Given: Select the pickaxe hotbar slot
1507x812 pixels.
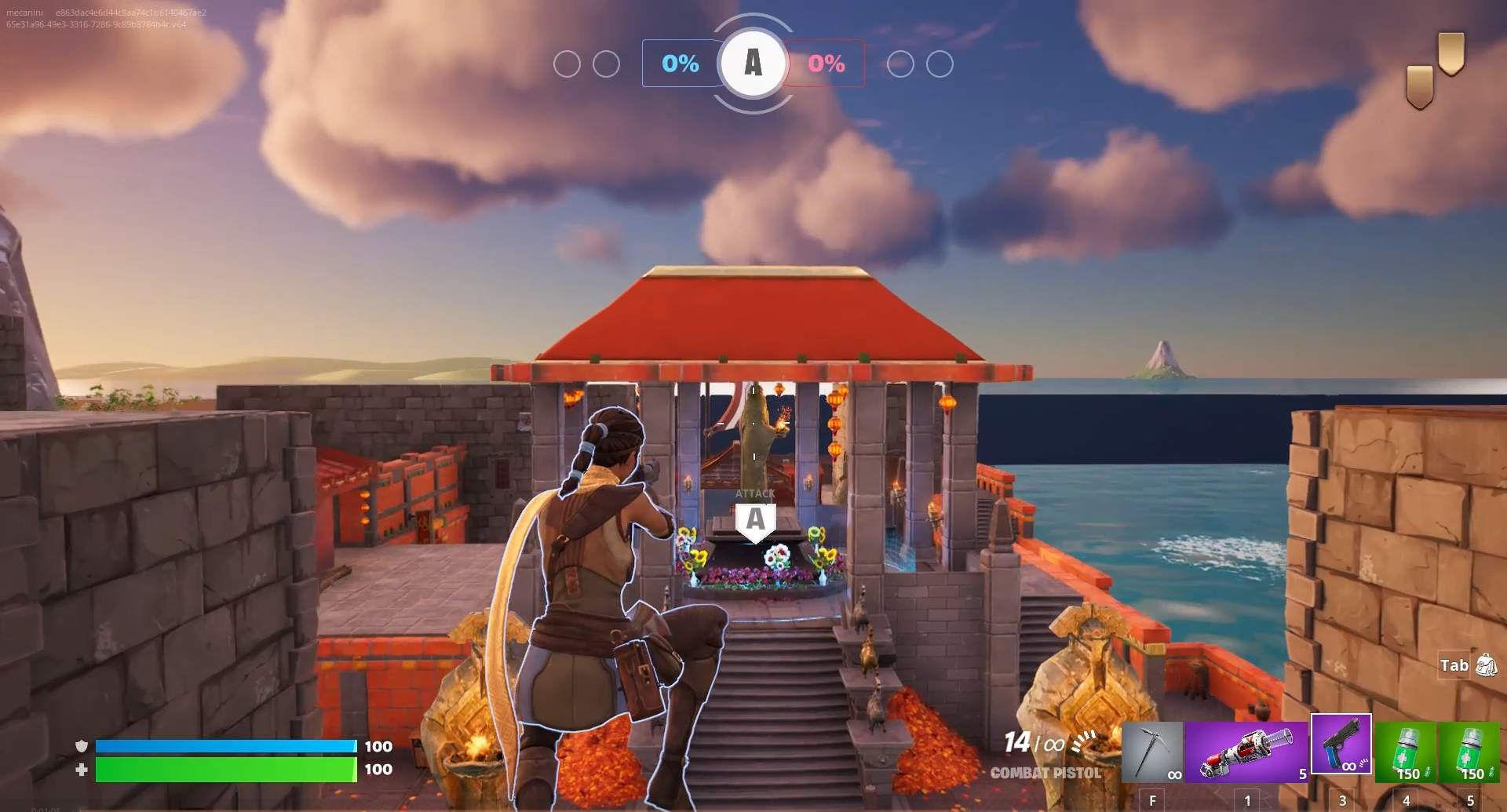Looking at the screenshot, I should 1152,752.
